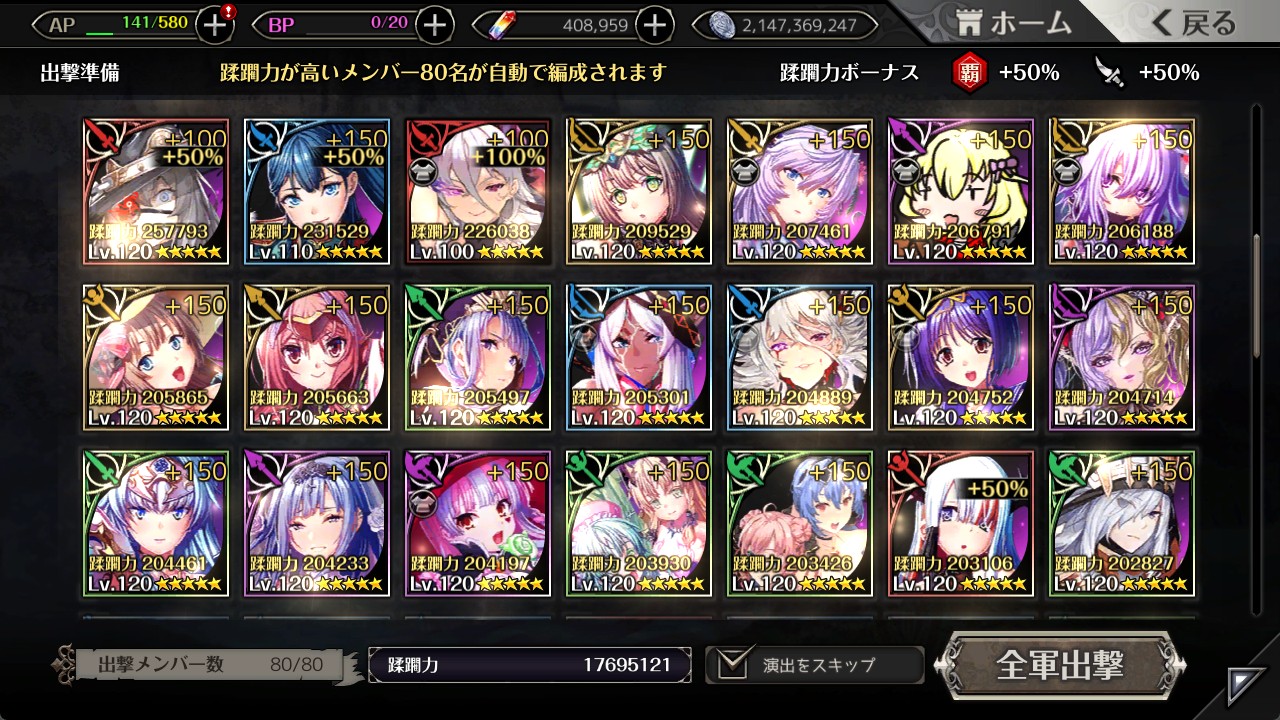The height and width of the screenshot is (720, 1280).
Task: Open the blonde chibi unit card 206791
Action: tap(961, 192)
